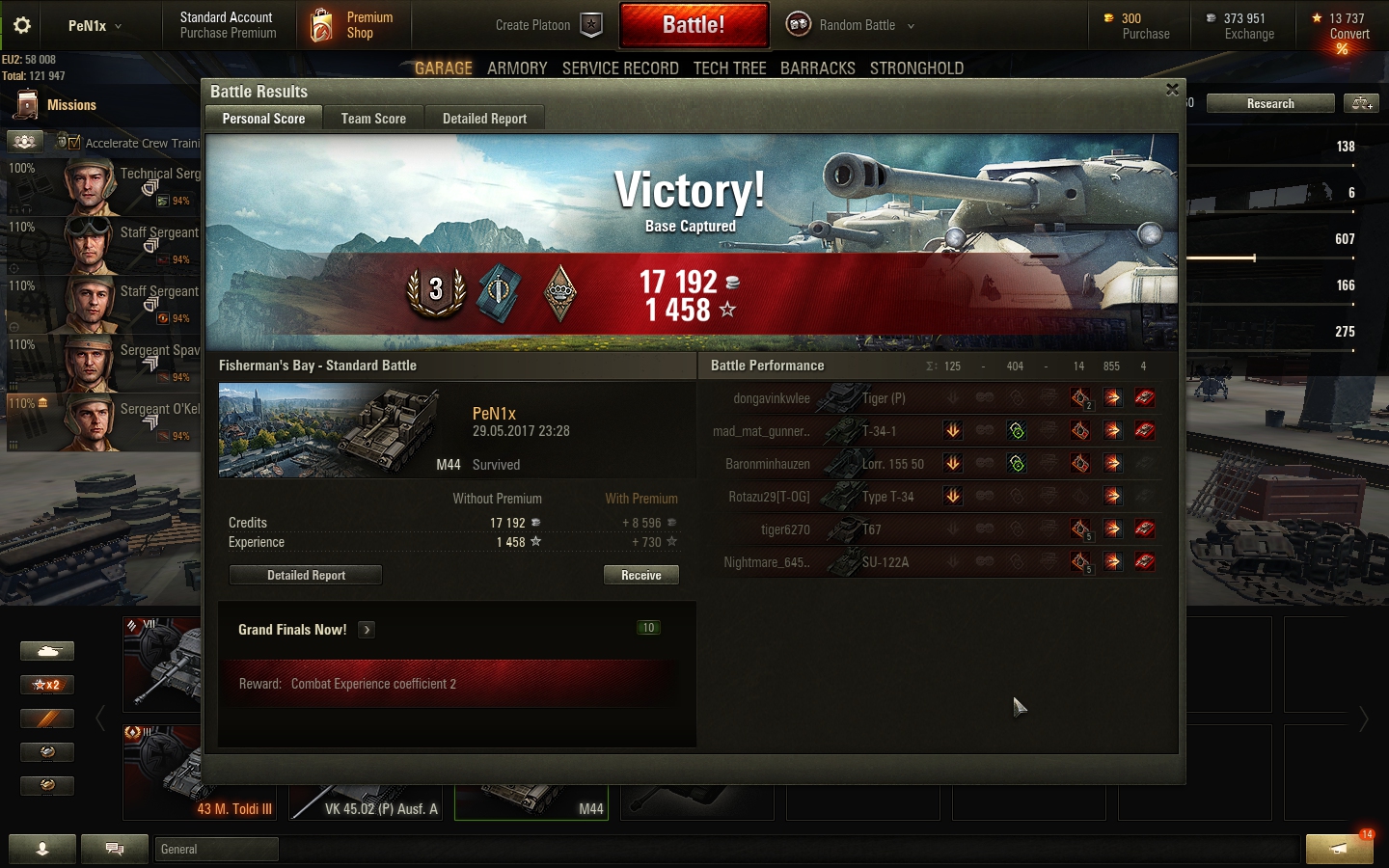Viewport: 1389px width, 868px height.
Task: Click the Create Platoon button
Action: 548,25
